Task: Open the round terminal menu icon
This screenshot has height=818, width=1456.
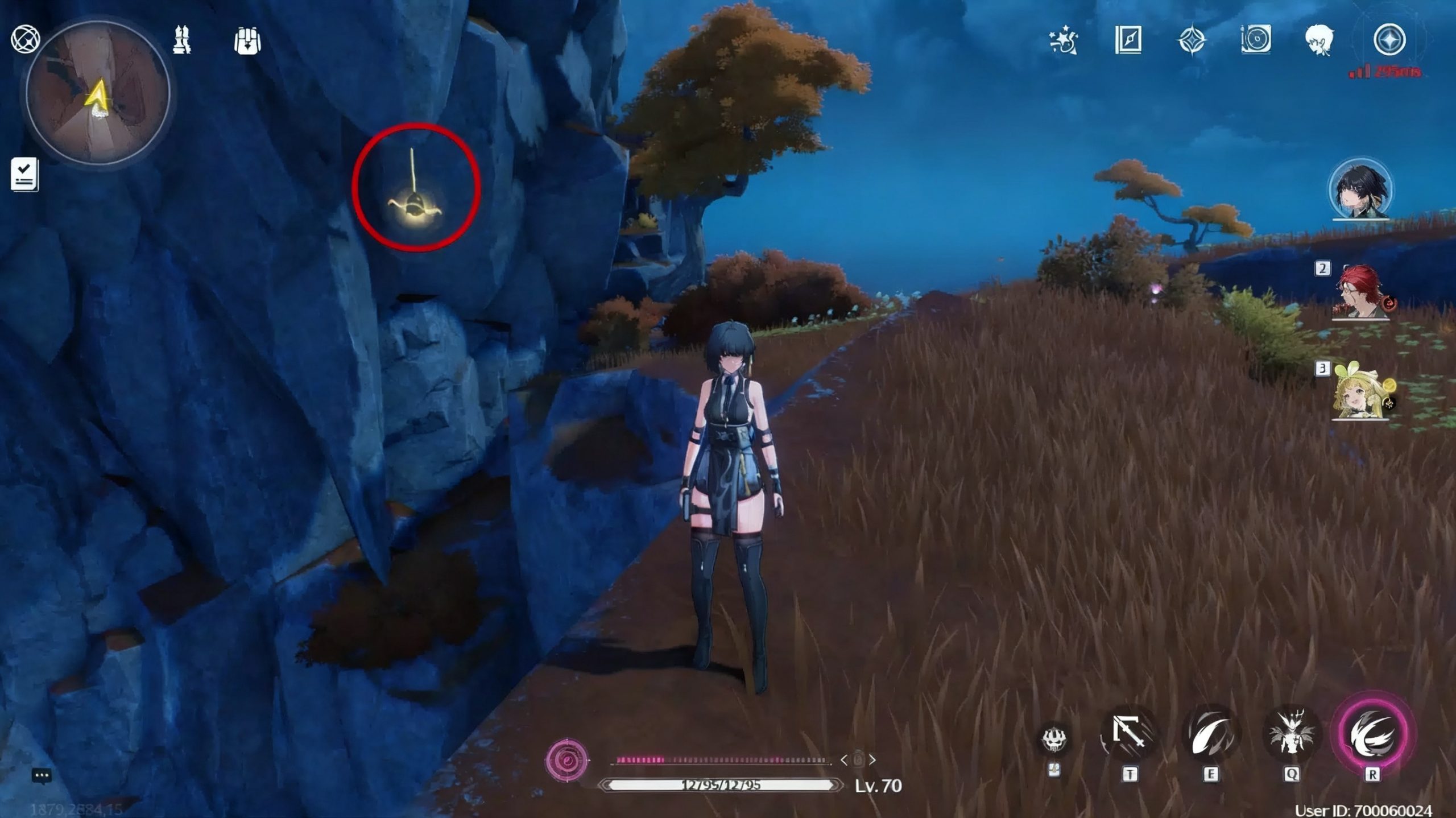Action: [1389, 40]
